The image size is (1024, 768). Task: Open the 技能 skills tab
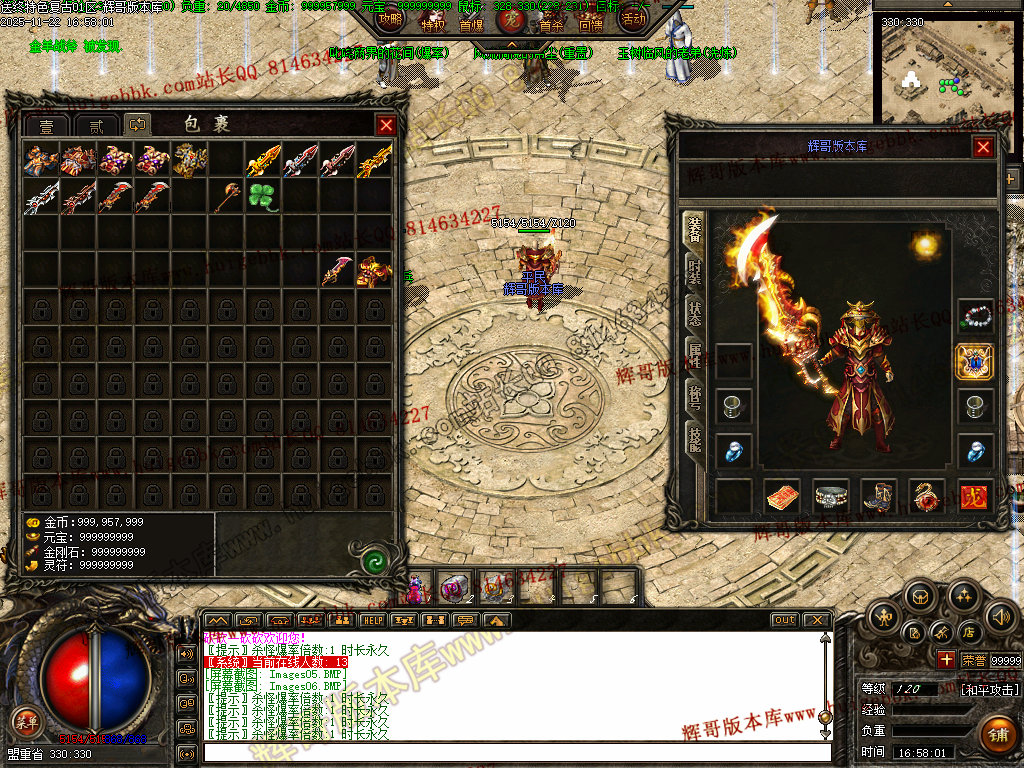[x=693, y=436]
